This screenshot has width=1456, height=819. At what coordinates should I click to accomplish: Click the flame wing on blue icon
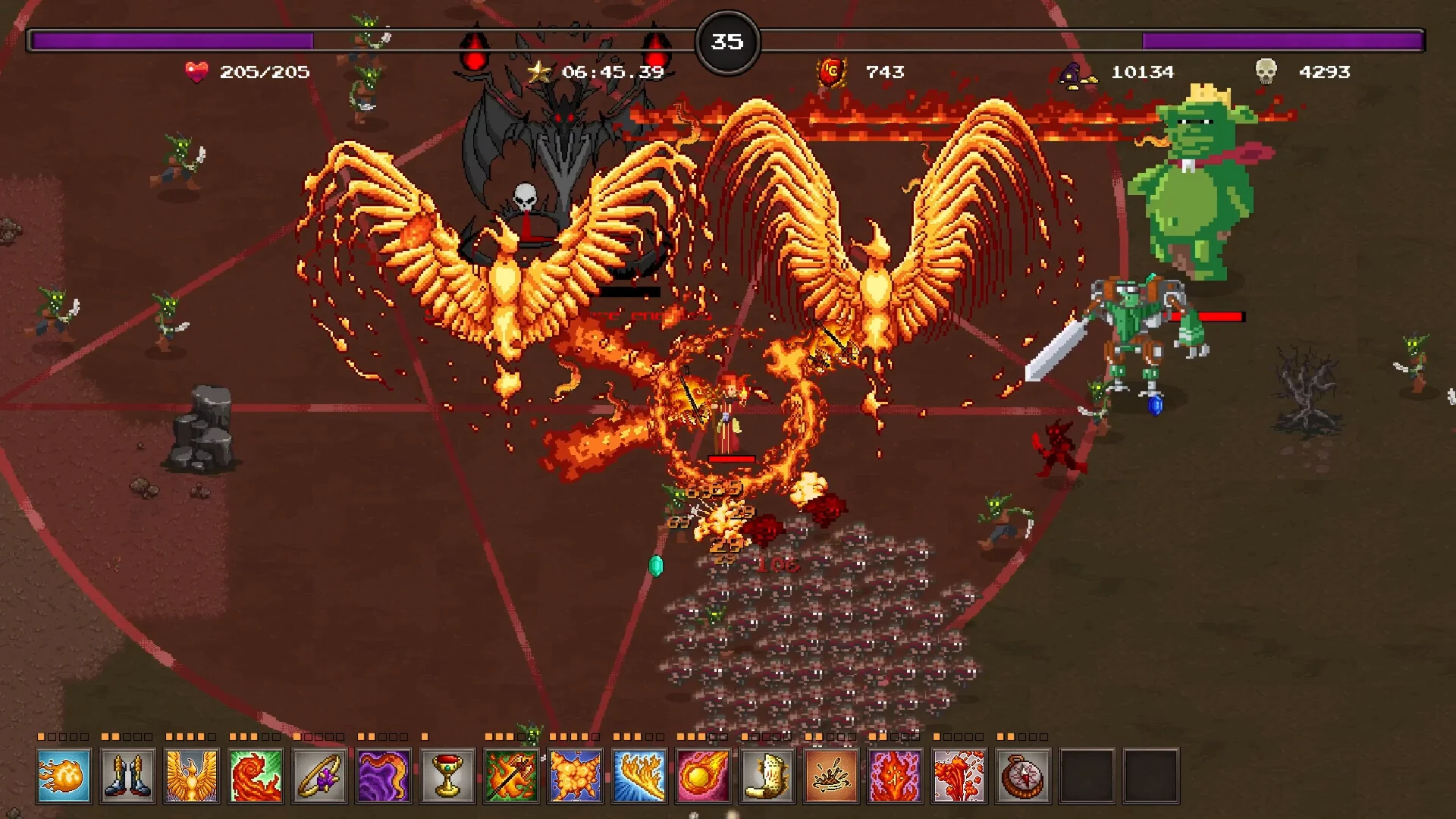(x=639, y=776)
